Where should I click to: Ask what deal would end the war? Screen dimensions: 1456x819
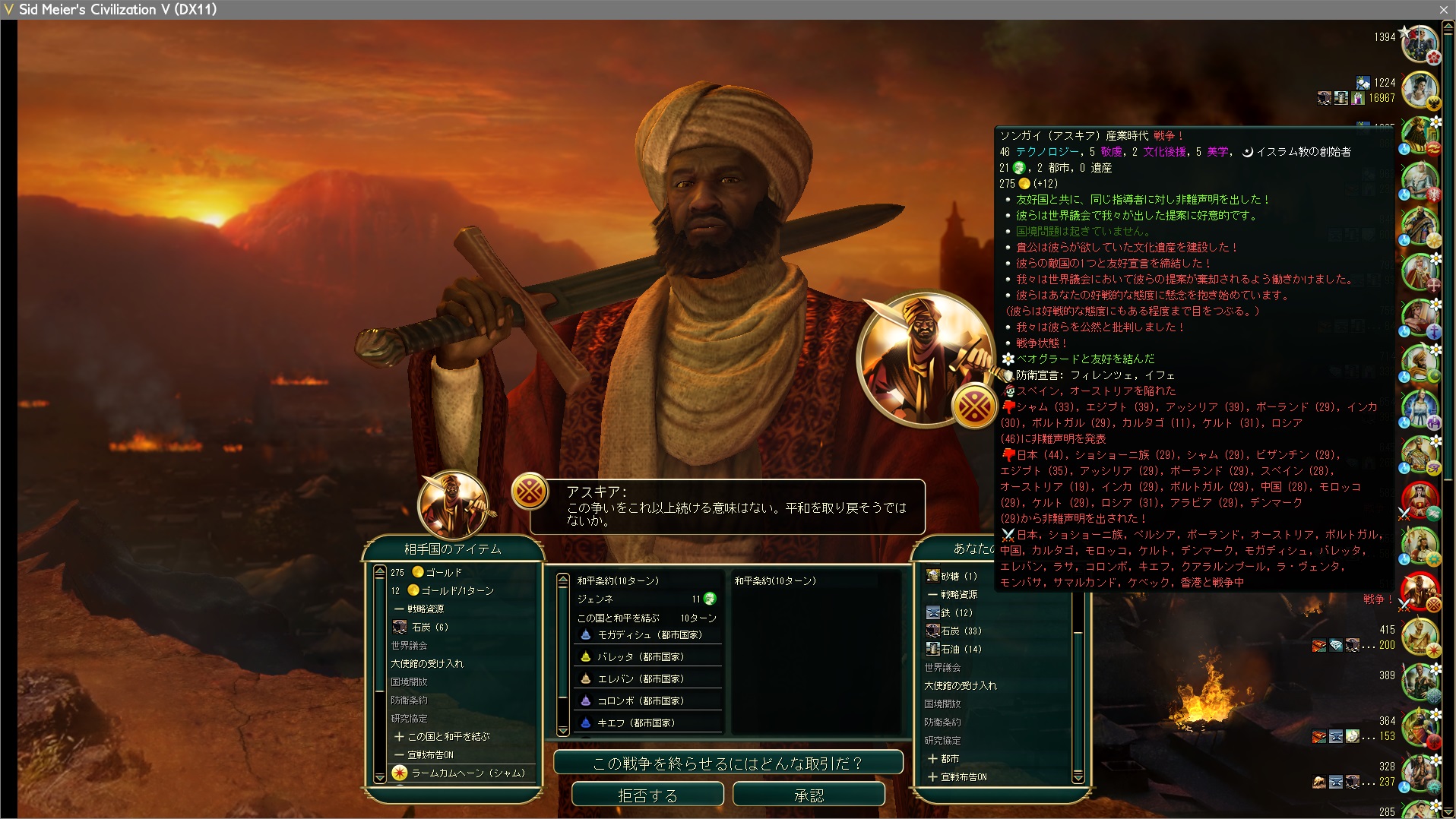point(727,763)
